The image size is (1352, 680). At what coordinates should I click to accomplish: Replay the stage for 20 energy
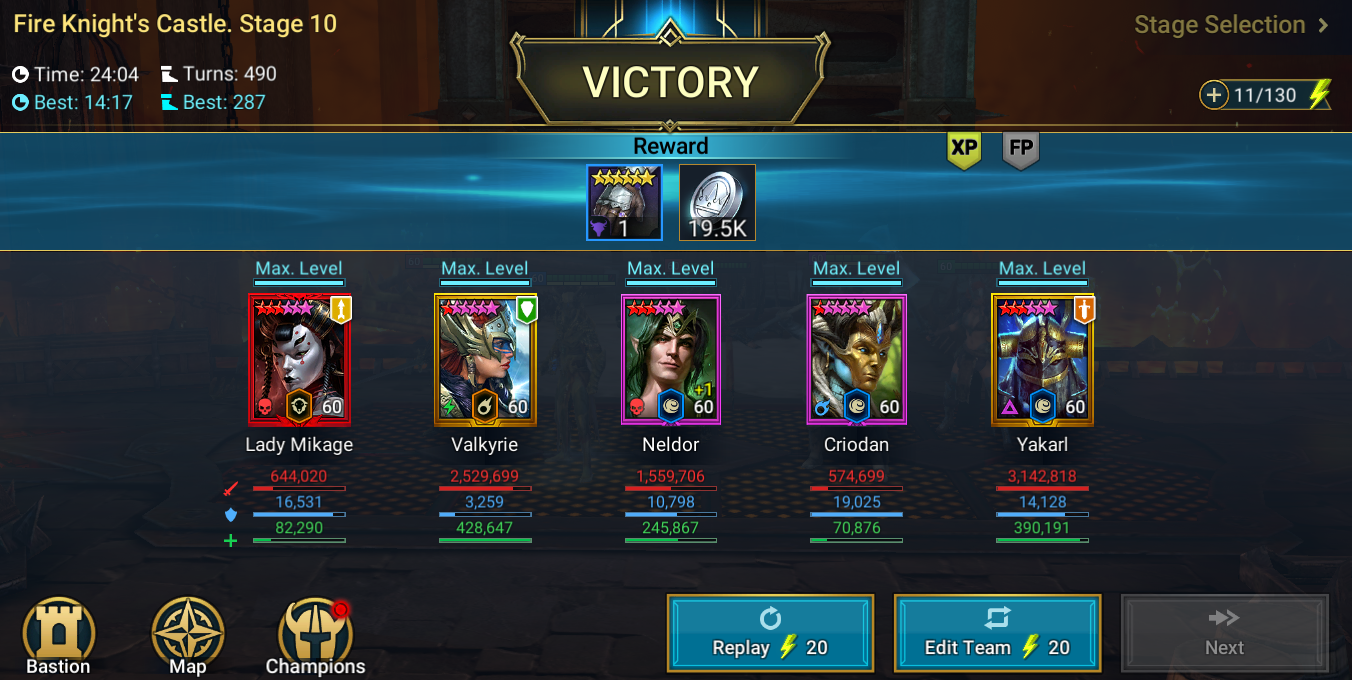(770, 634)
